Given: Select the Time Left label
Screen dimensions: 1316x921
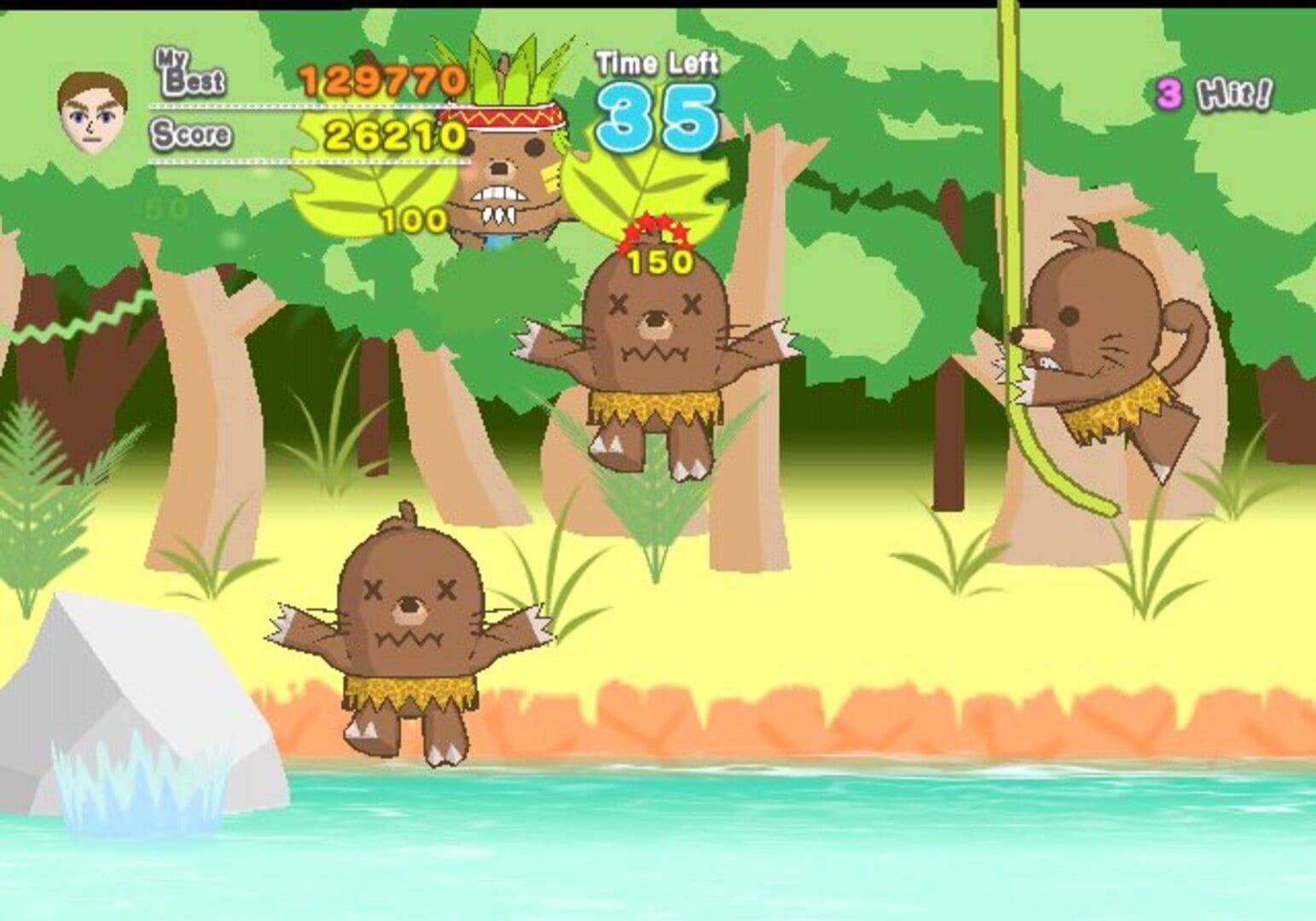Looking at the screenshot, I should (658, 64).
